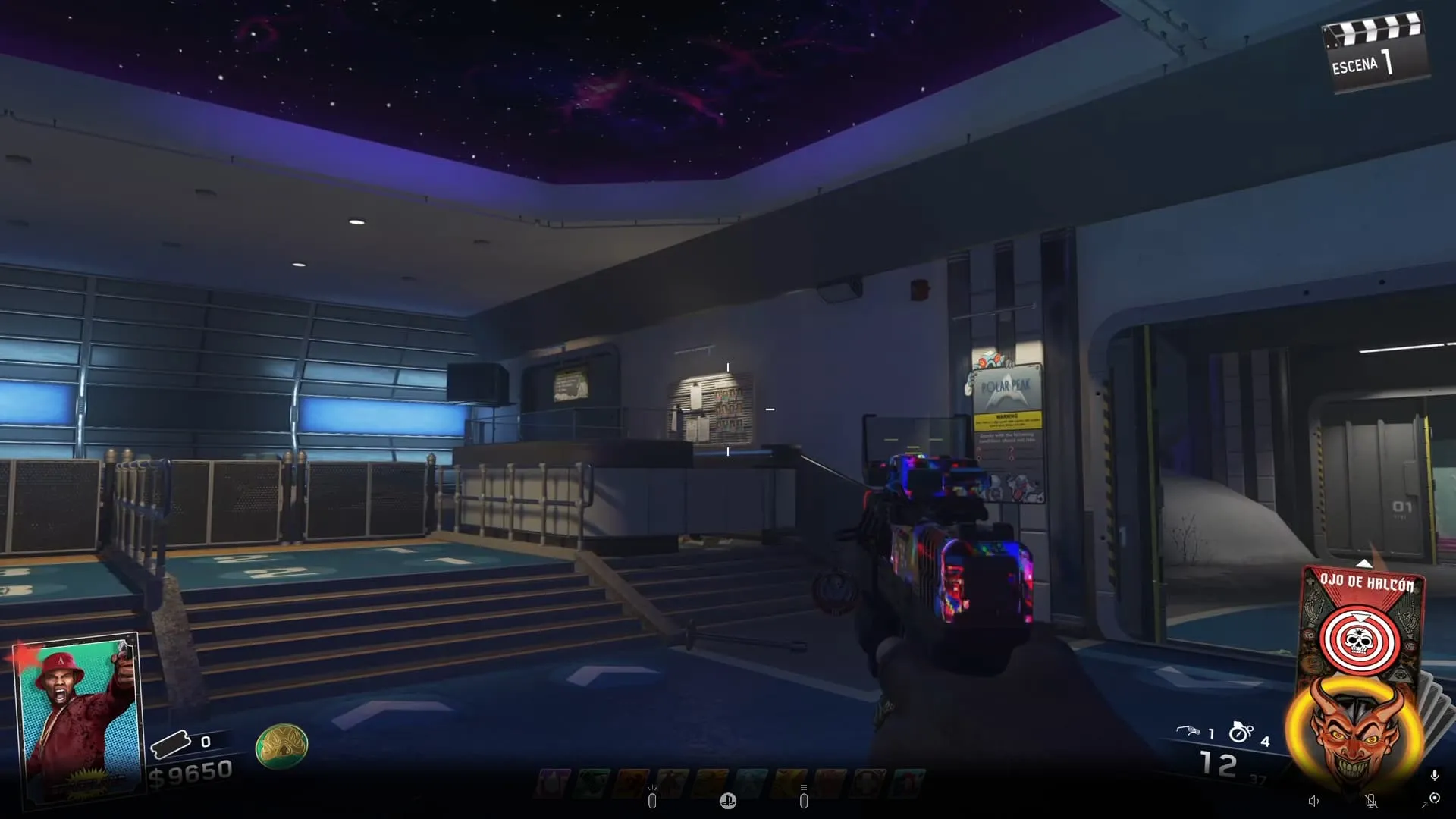Toggle the speaker volume icon
Screen dimensions: 1456x819
tap(1313, 801)
